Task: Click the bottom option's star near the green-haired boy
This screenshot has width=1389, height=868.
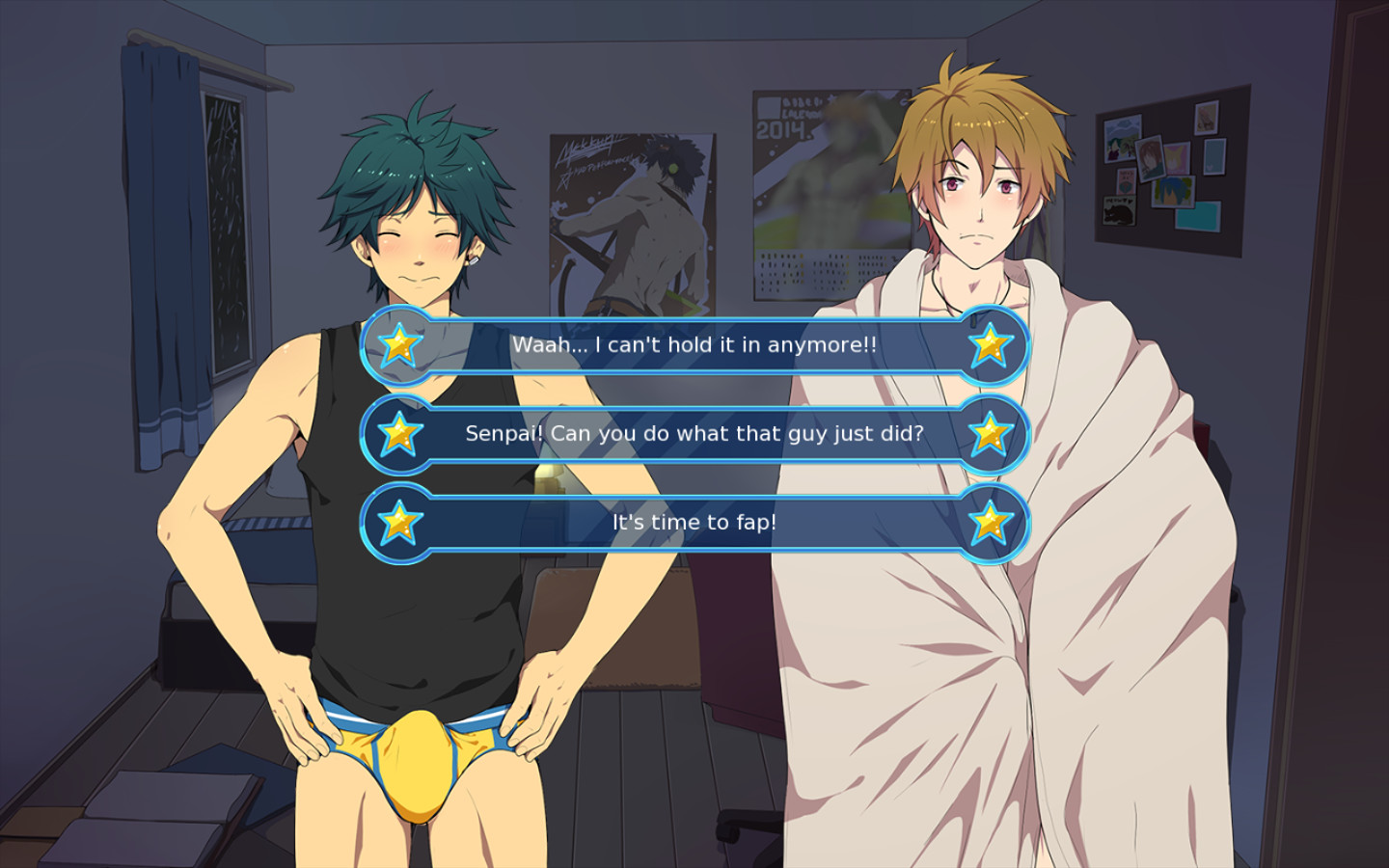Action: coord(401,523)
